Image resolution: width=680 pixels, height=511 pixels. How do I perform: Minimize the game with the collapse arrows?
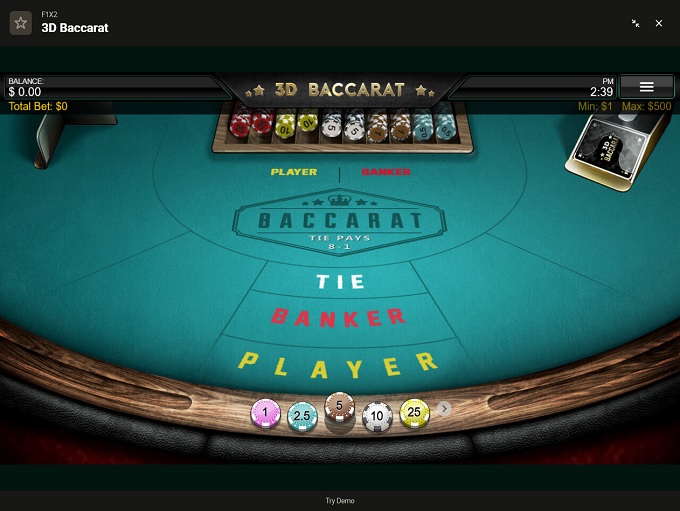(x=636, y=23)
